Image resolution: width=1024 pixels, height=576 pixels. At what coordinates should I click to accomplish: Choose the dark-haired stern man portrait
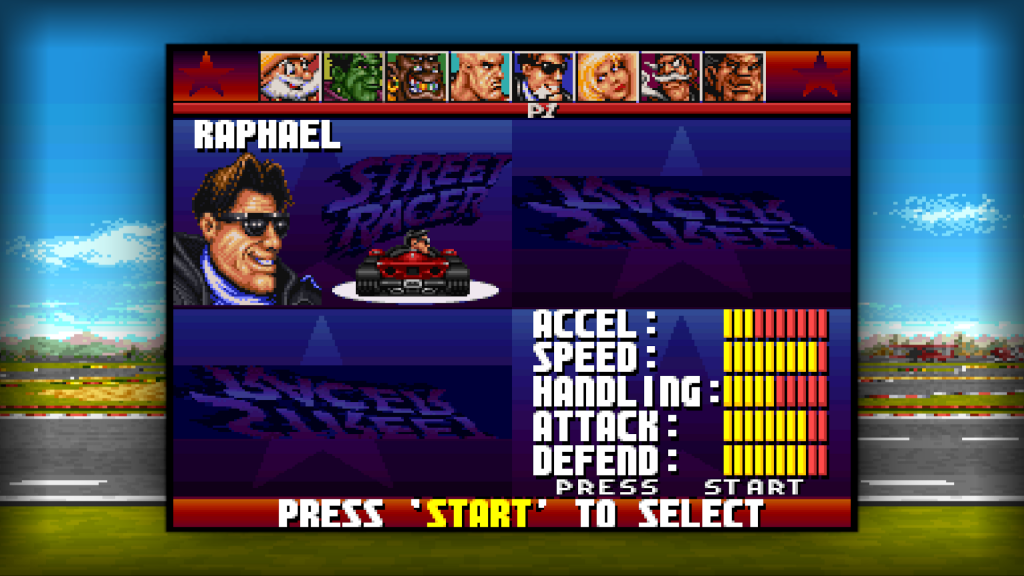[733, 76]
